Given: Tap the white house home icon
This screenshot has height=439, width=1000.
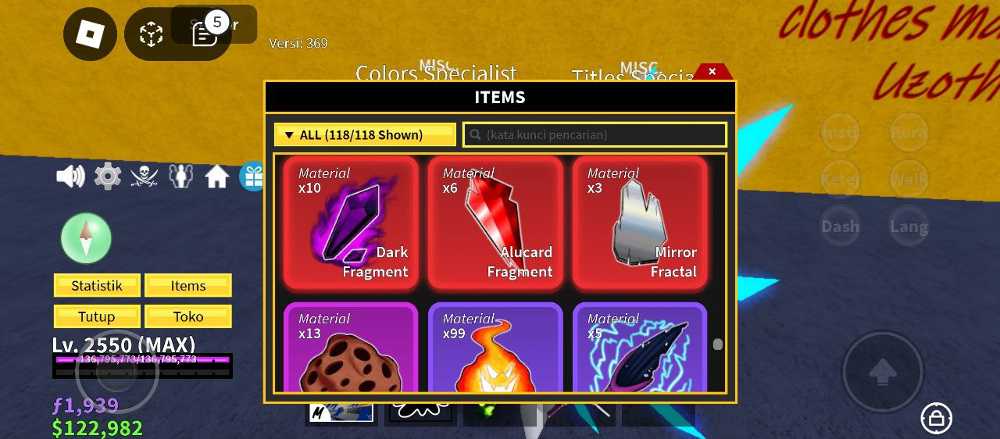Looking at the screenshot, I should [217, 177].
